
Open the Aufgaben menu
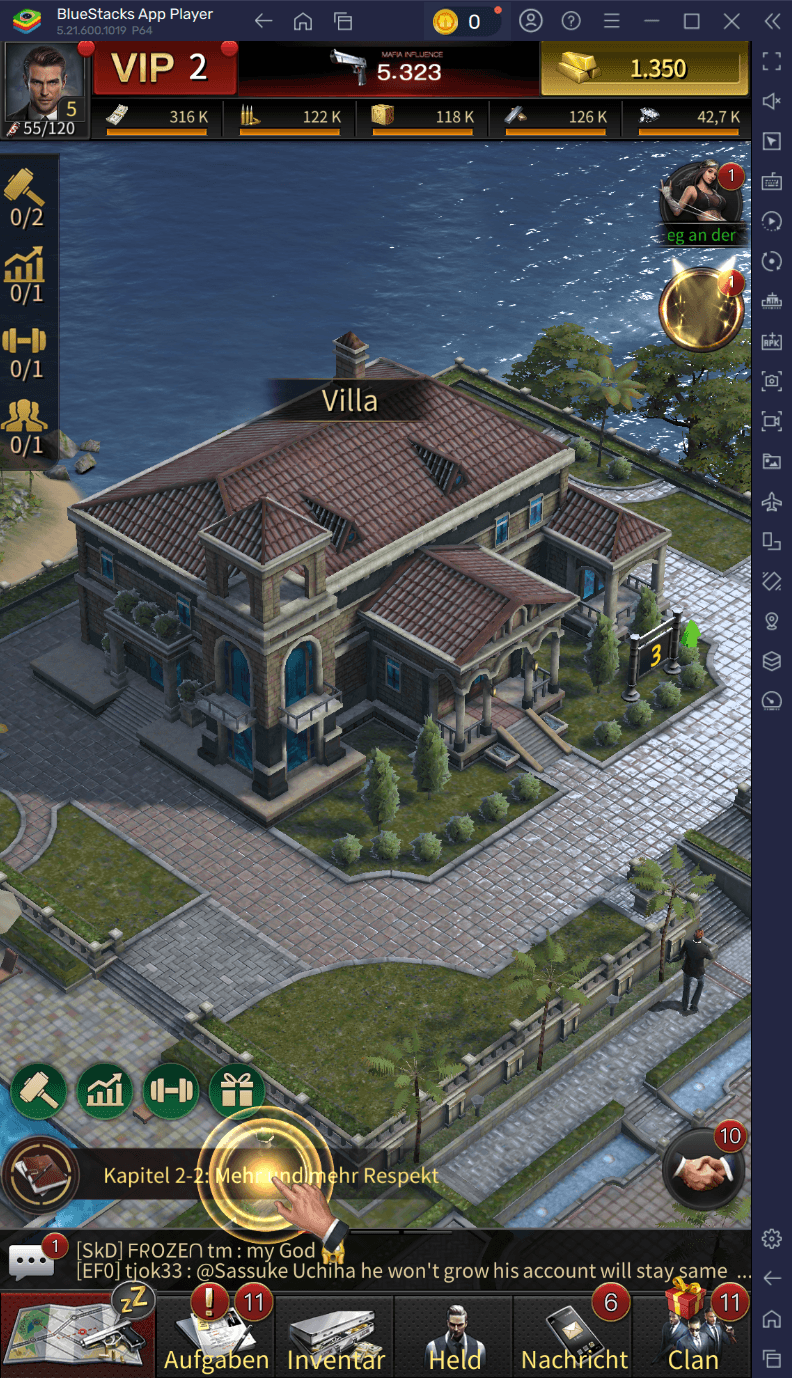216,1335
